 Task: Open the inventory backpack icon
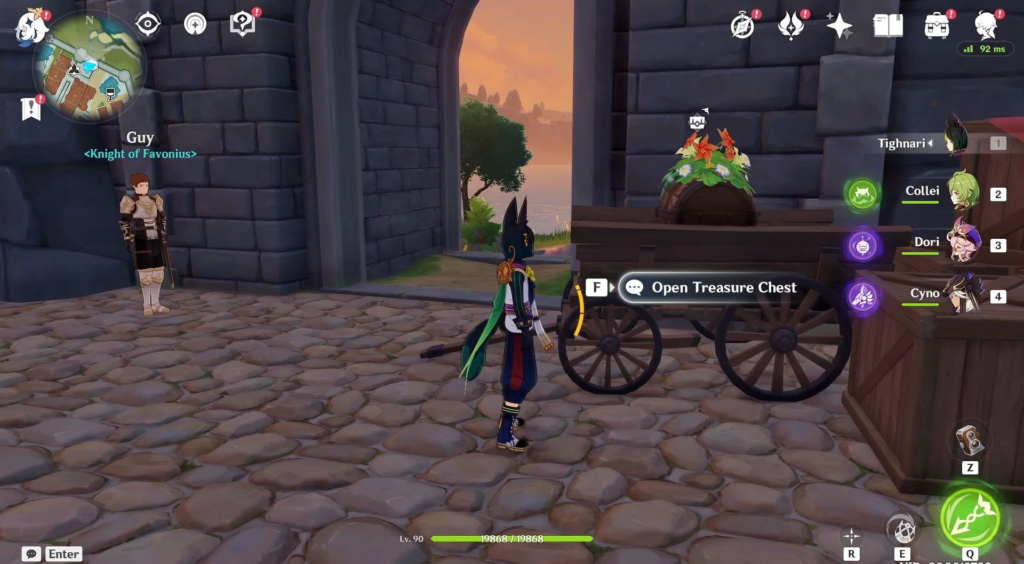[937, 26]
